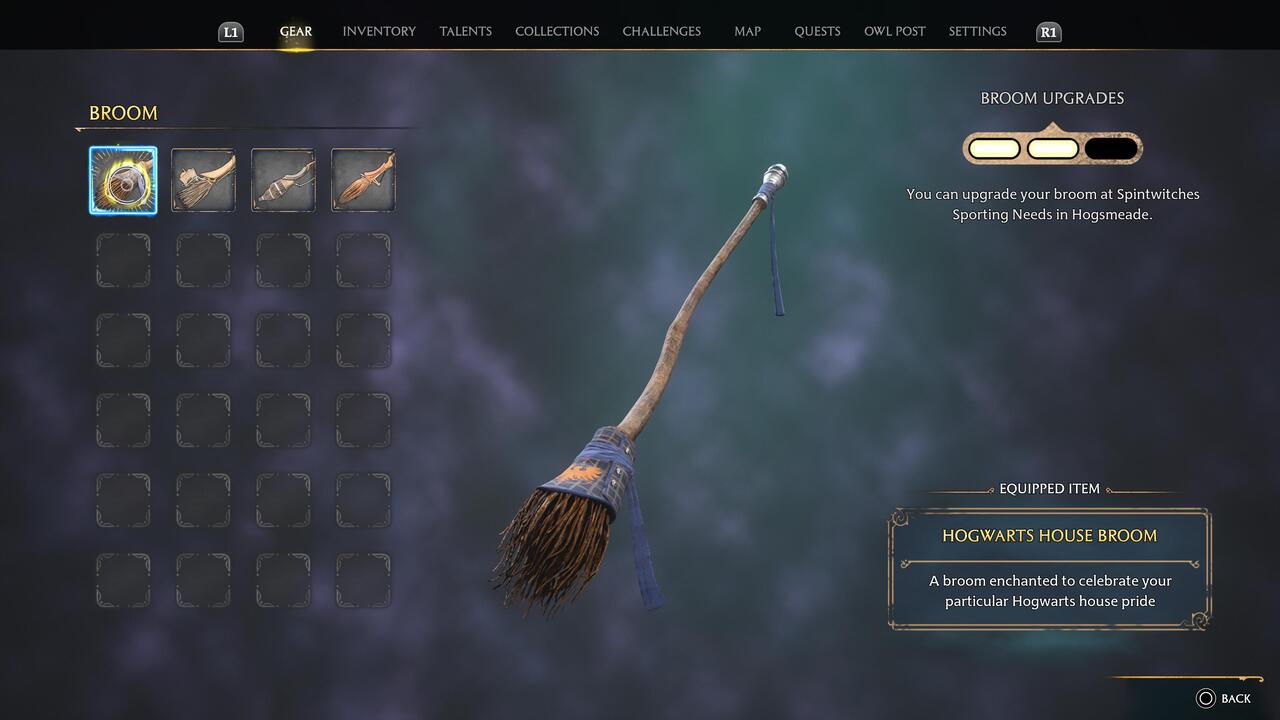Select the second broom thumbnail

tap(203, 180)
